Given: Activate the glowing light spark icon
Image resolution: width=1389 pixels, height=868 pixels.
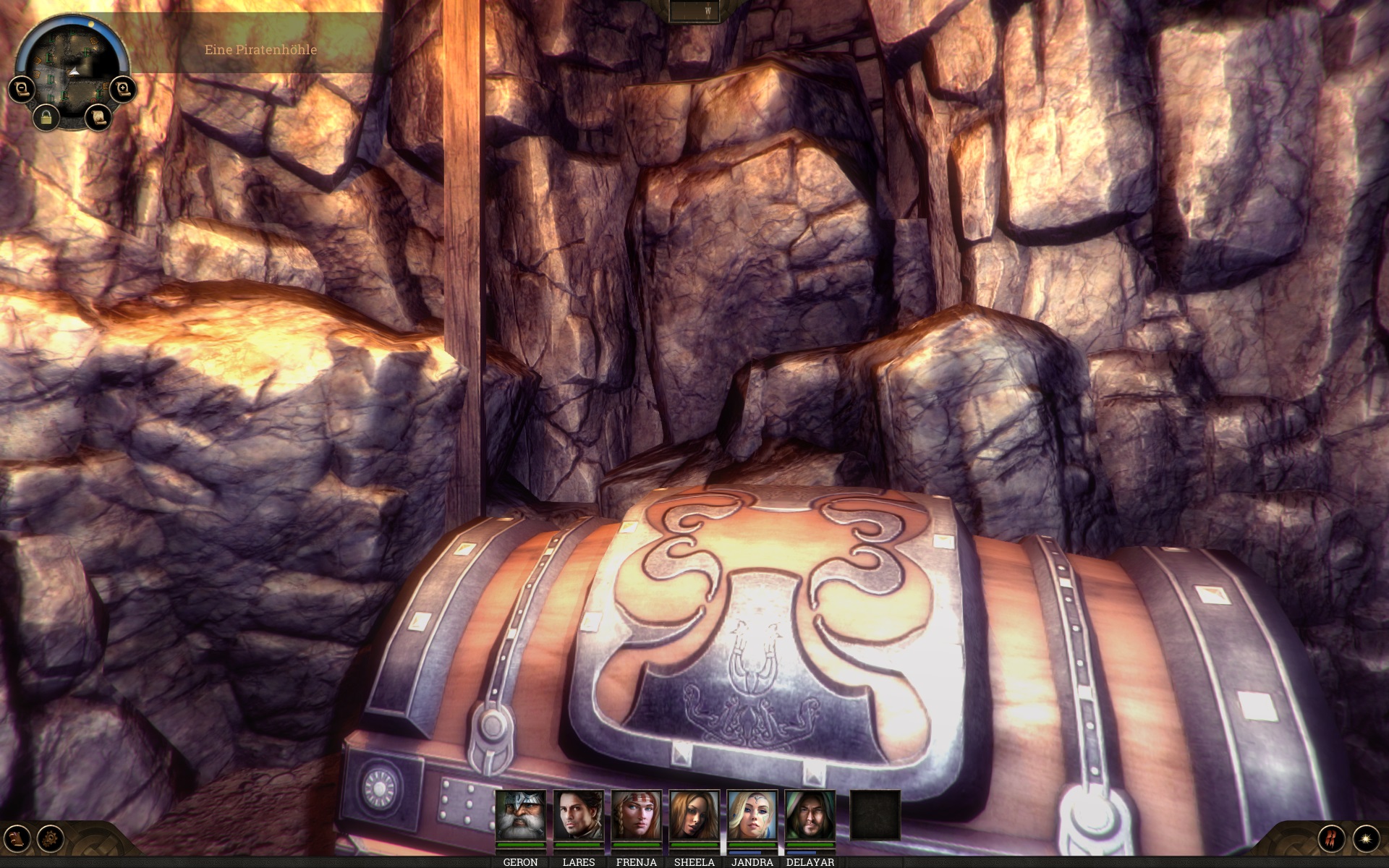Looking at the screenshot, I should click(1366, 838).
